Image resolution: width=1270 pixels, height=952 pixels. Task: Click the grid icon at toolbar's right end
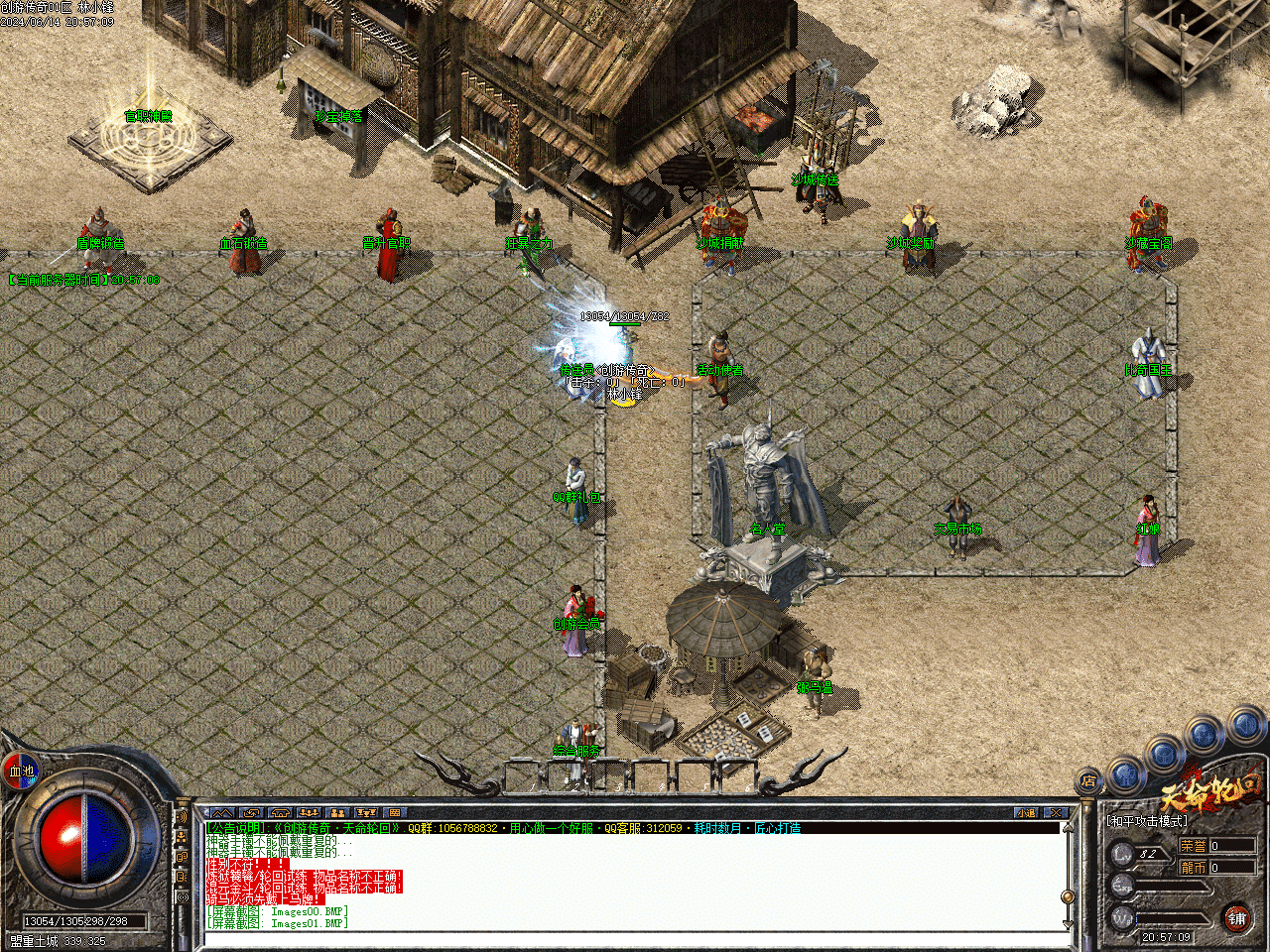(x=394, y=810)
